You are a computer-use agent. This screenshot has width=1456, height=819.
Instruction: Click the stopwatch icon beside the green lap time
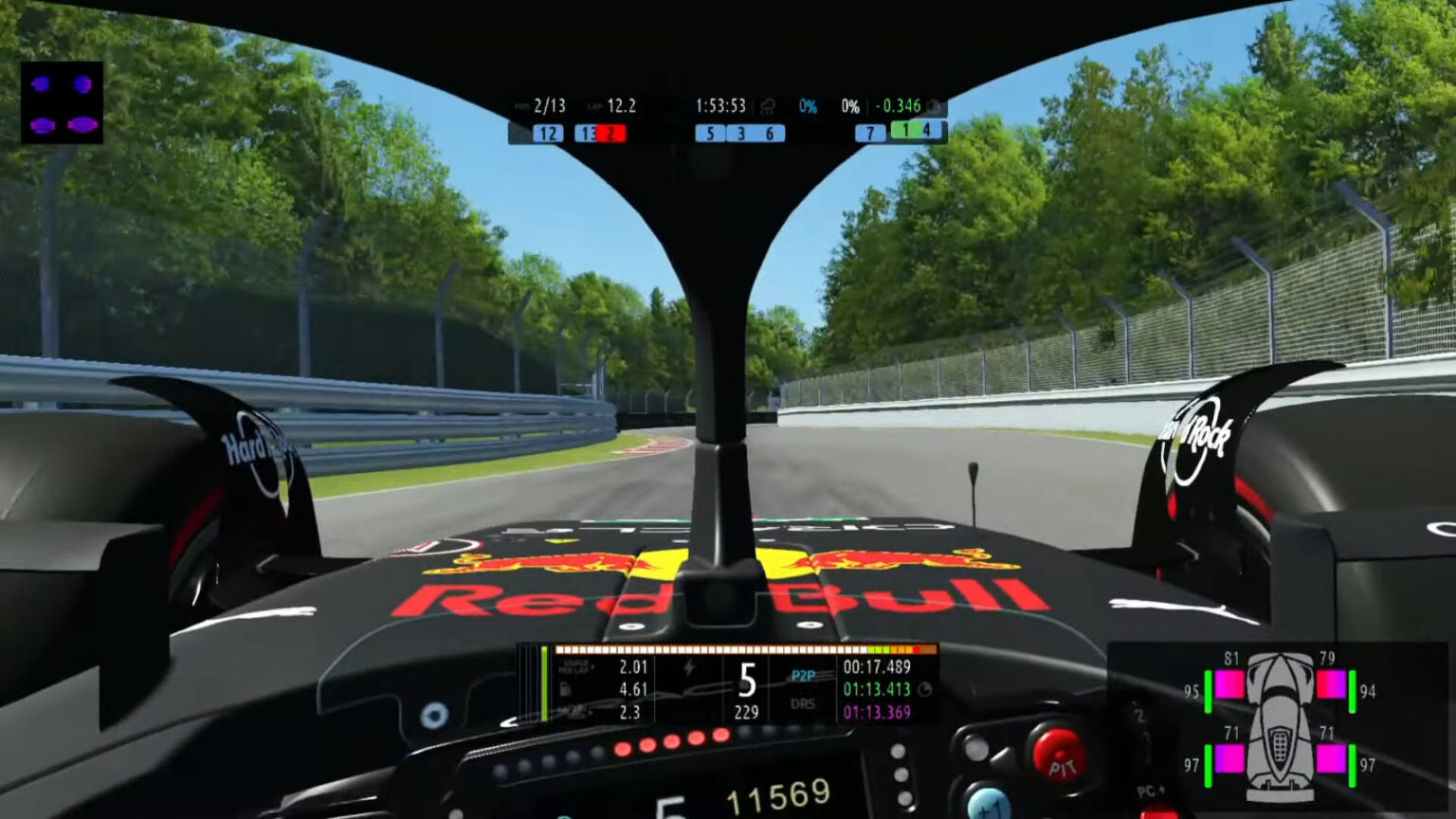(925, 688)
